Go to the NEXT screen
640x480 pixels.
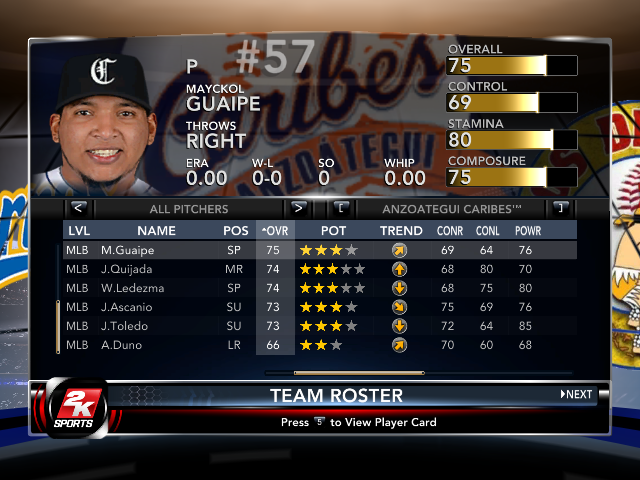point(577,395)
